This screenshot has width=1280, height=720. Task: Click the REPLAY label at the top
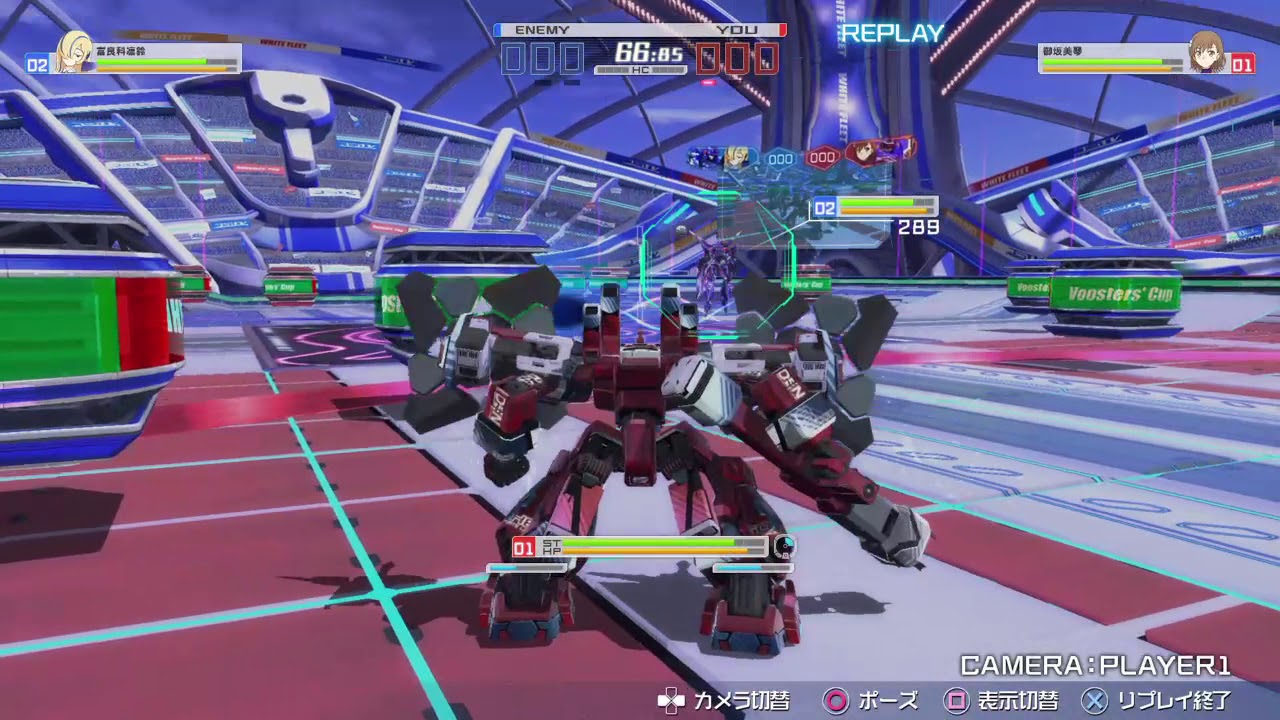893,33
